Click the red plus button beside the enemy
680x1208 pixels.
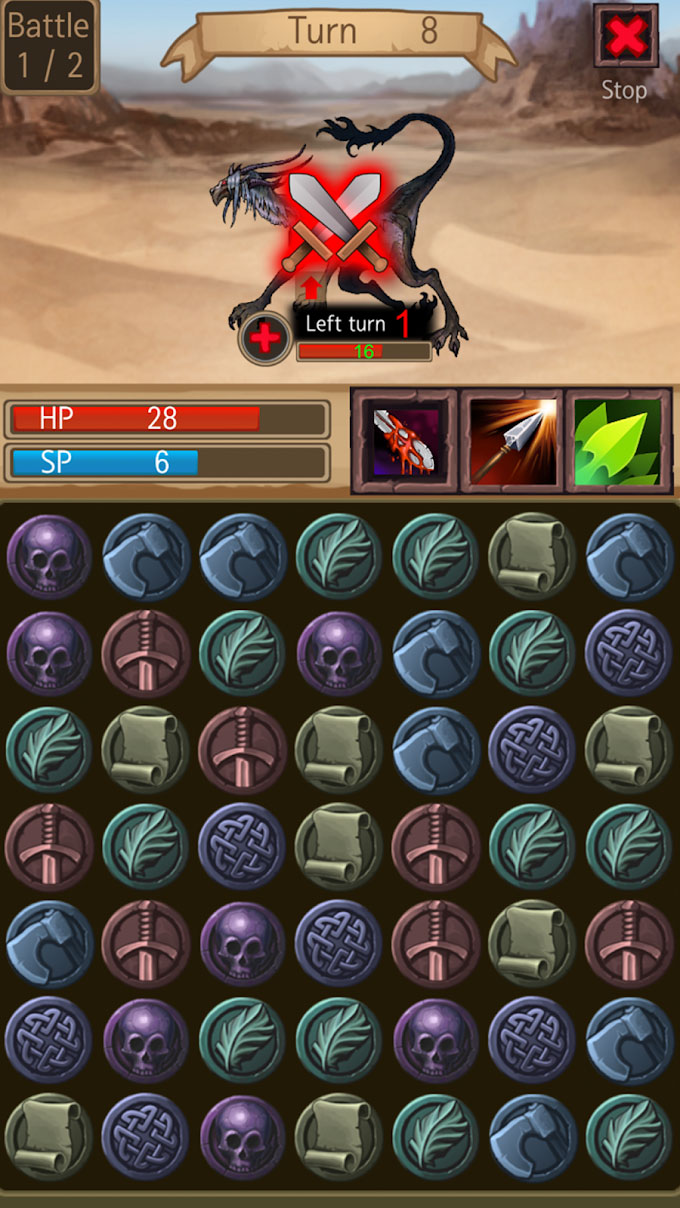264,338
